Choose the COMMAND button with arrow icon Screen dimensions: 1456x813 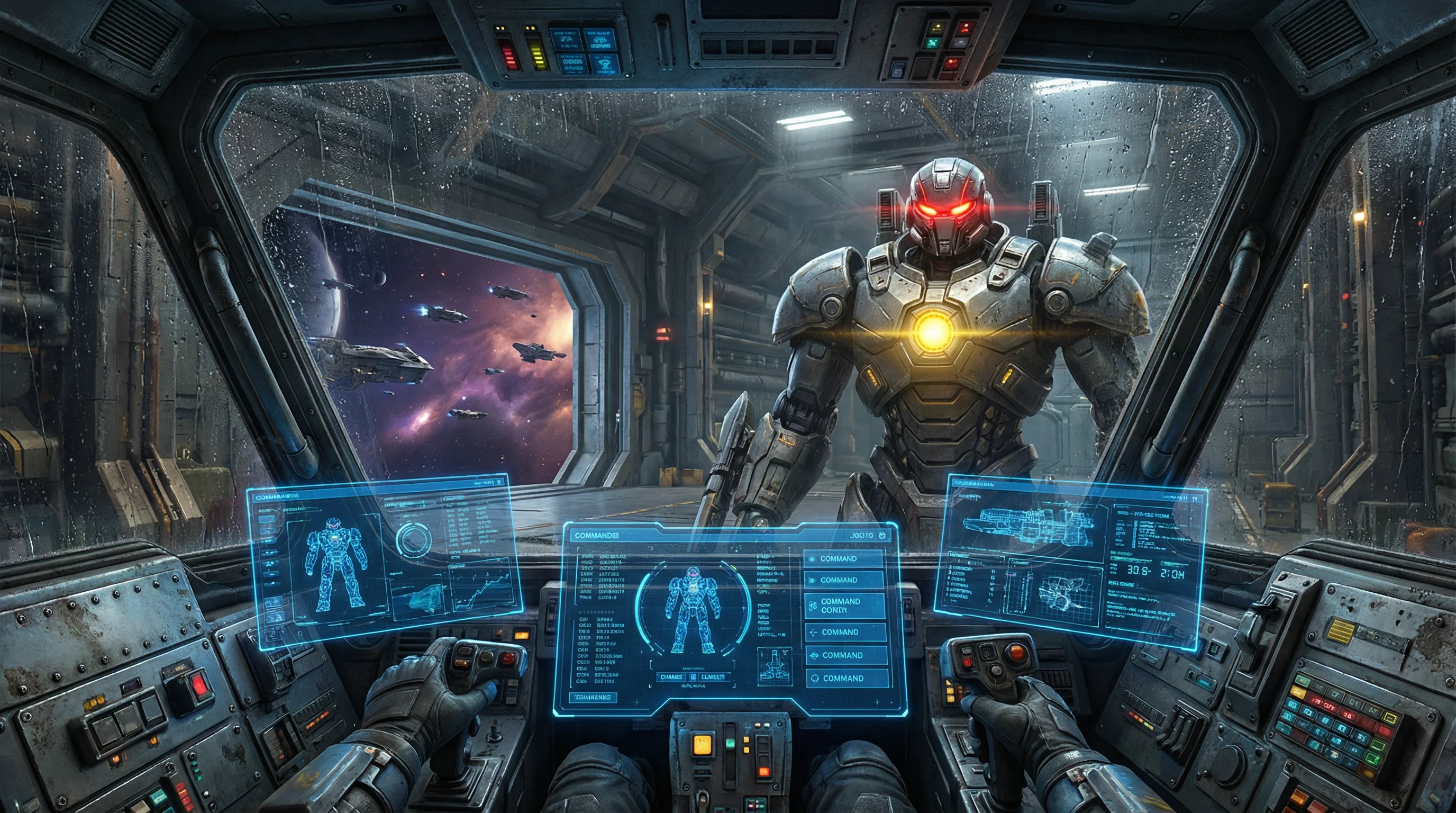[844, 632]
